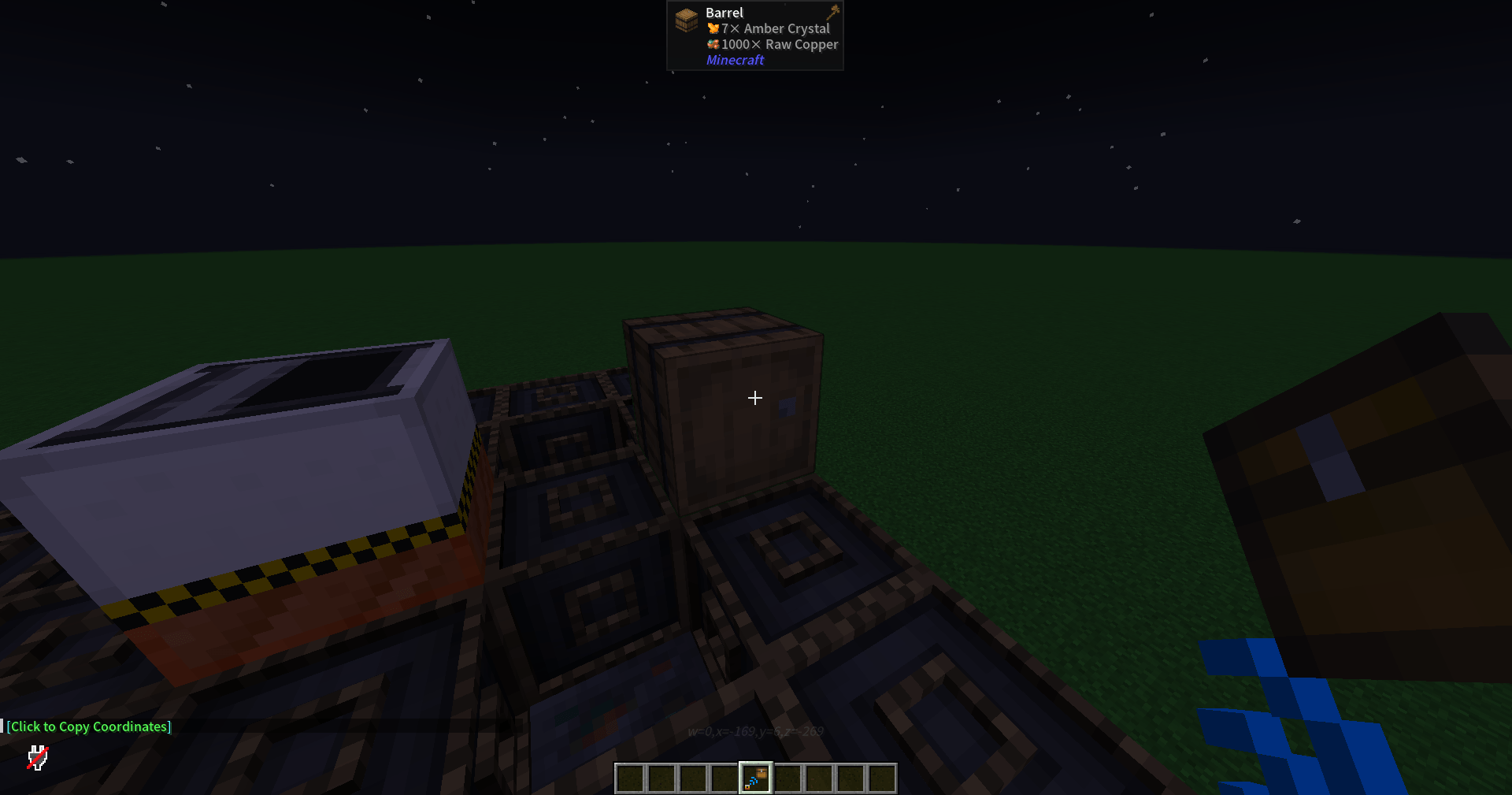Click the Barrel title text in the tooltip
Viewport: 1512px width, 795px height.
723,12
